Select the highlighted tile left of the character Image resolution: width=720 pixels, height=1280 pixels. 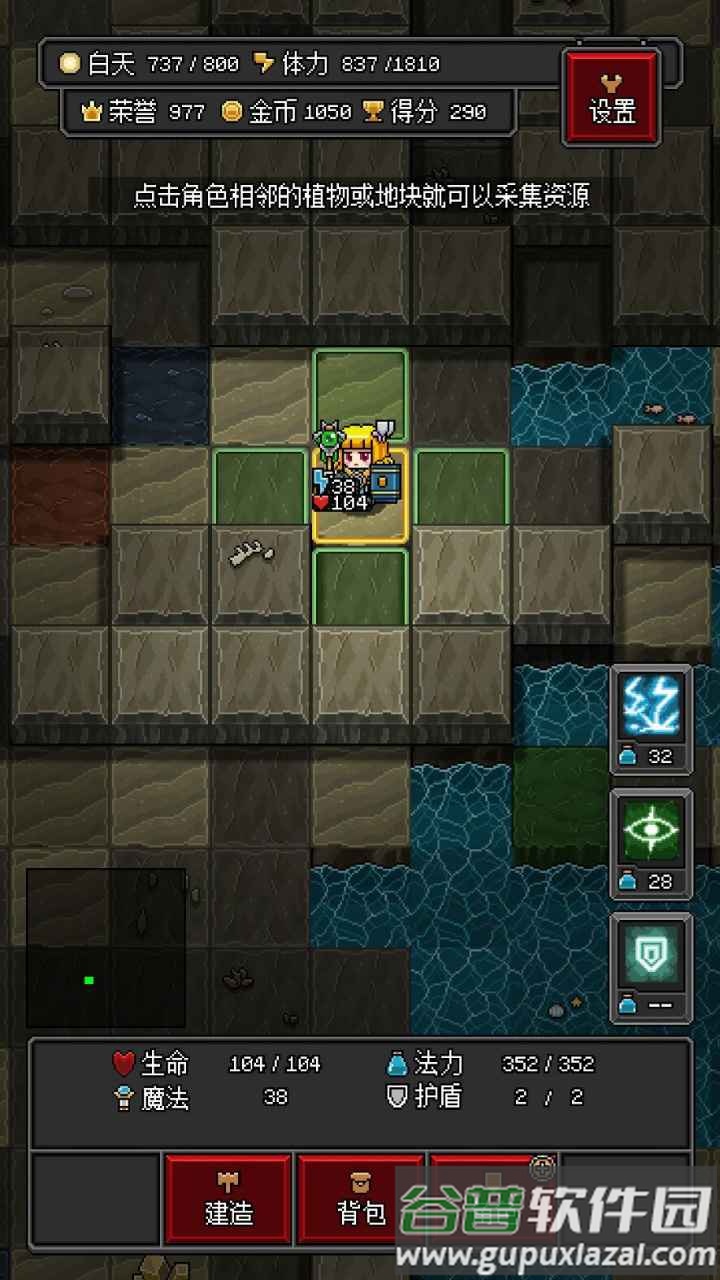(x=261, y=489)
